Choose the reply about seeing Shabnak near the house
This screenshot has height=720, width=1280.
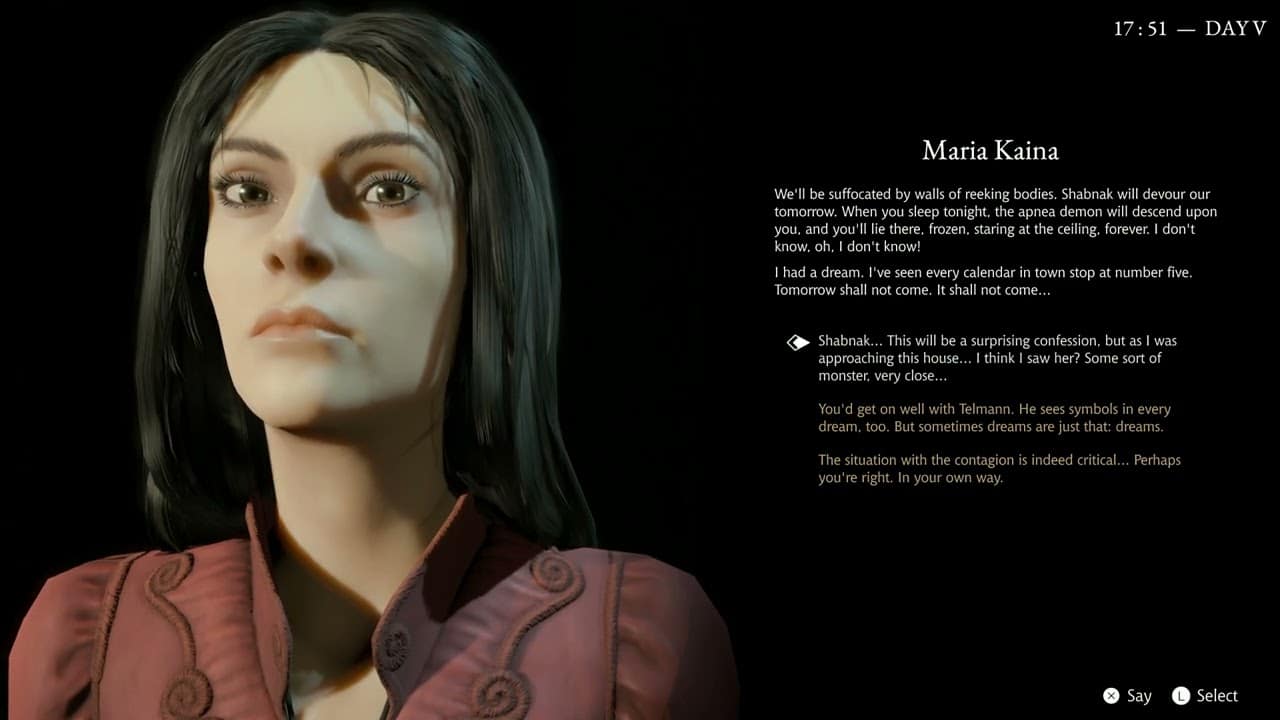click(x=996, y=358)
